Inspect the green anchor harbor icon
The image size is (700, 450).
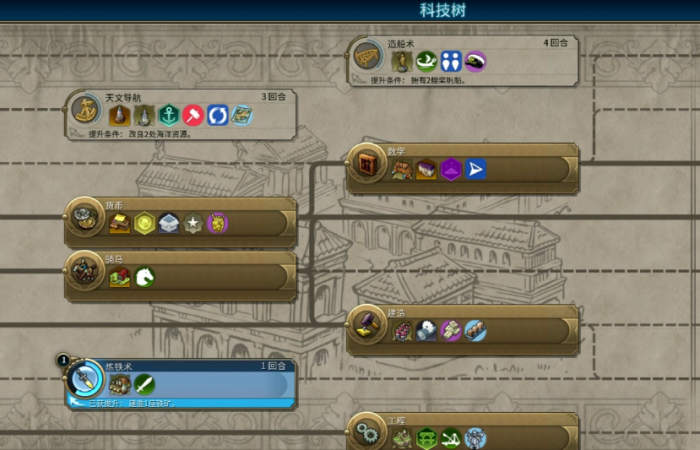pos(168,115)
